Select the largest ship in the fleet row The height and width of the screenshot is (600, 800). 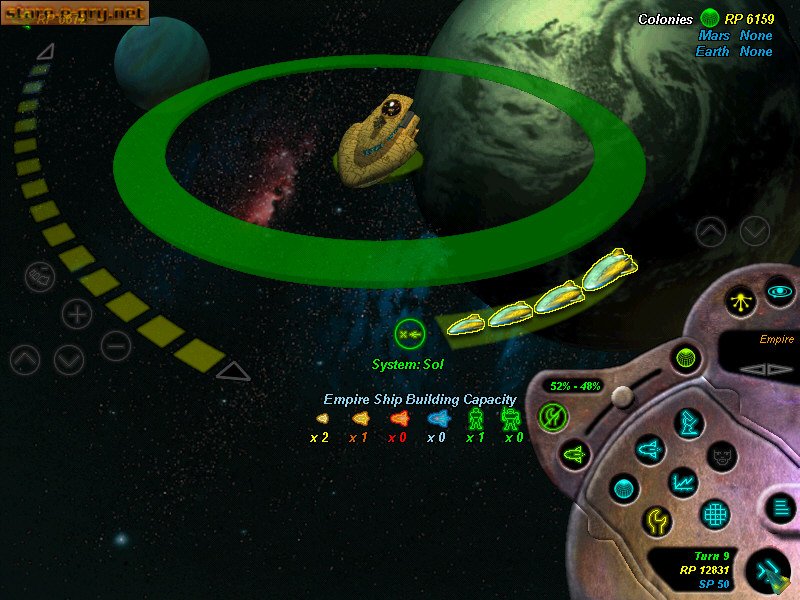[609, 268]
